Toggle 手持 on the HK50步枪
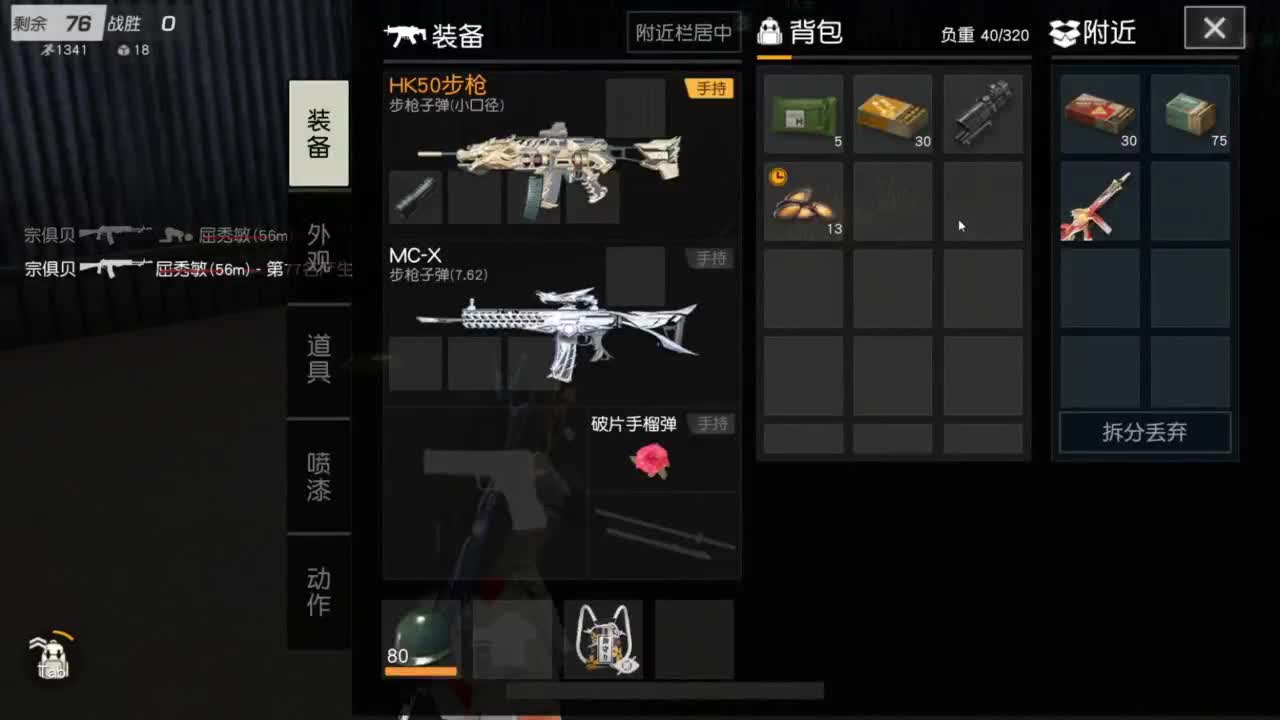 (711, 88)
